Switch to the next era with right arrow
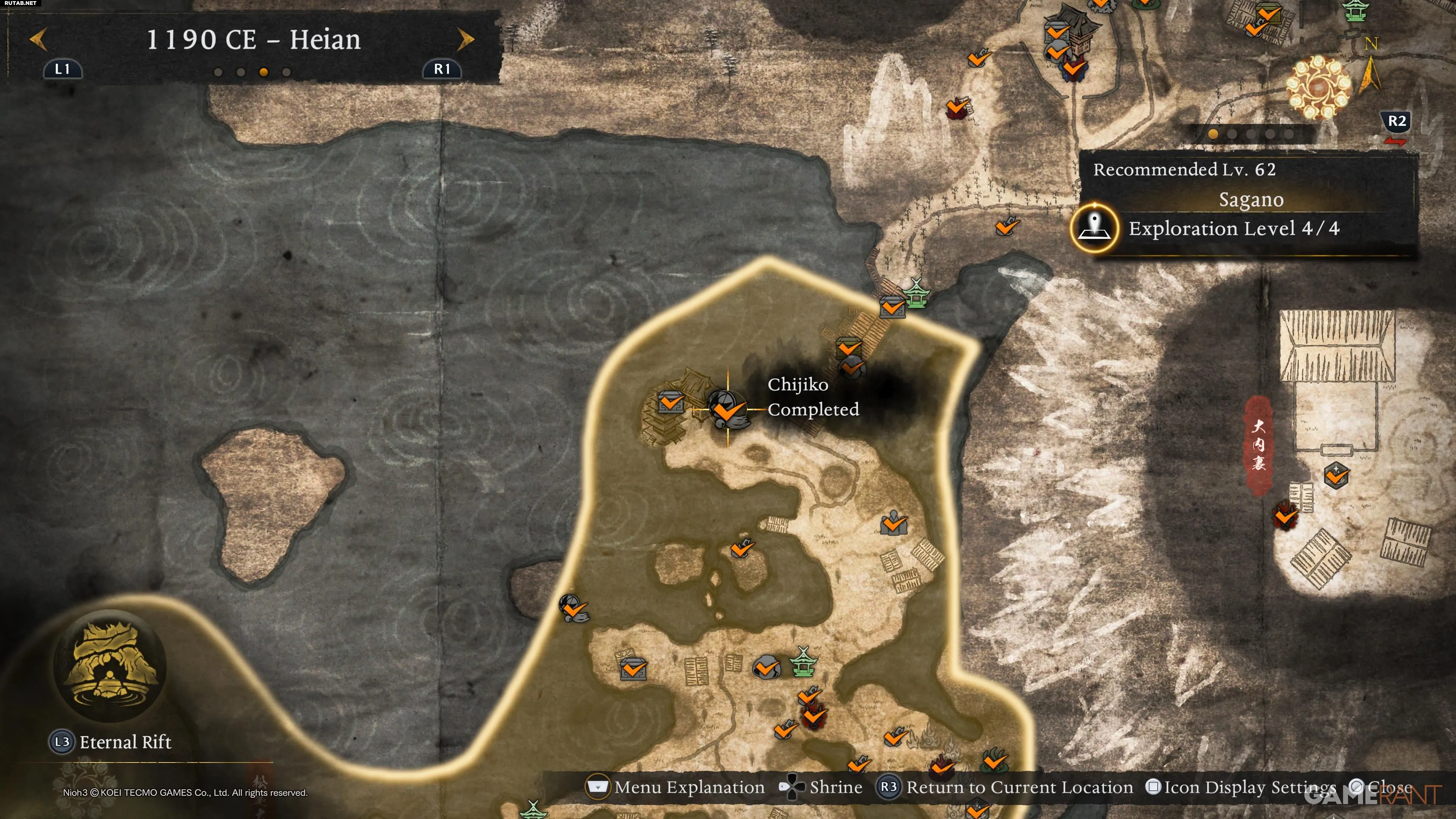The image size is (1456, 819). [x=465, y=39]
